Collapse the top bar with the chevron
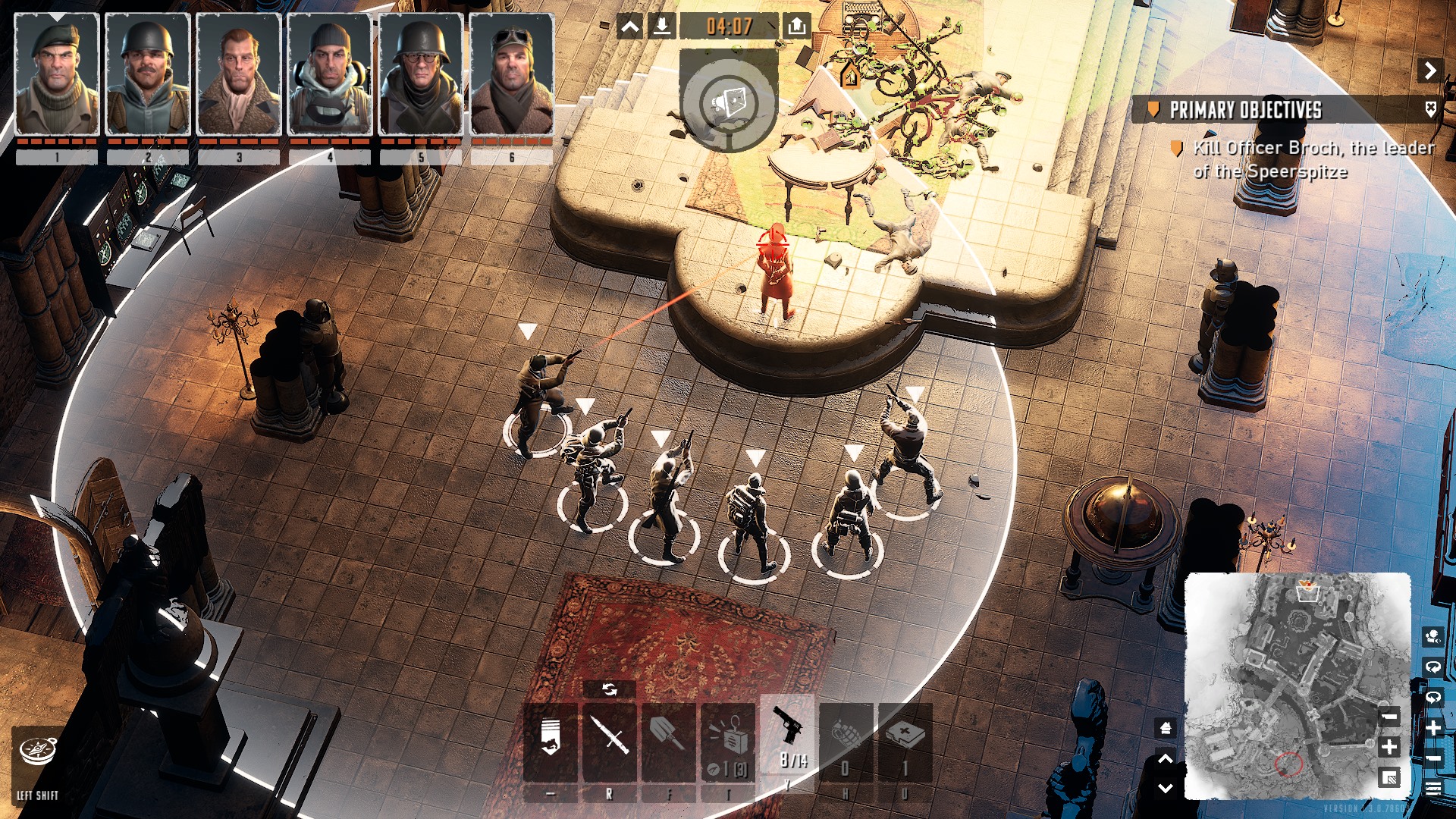 click(x=629, y=27)
